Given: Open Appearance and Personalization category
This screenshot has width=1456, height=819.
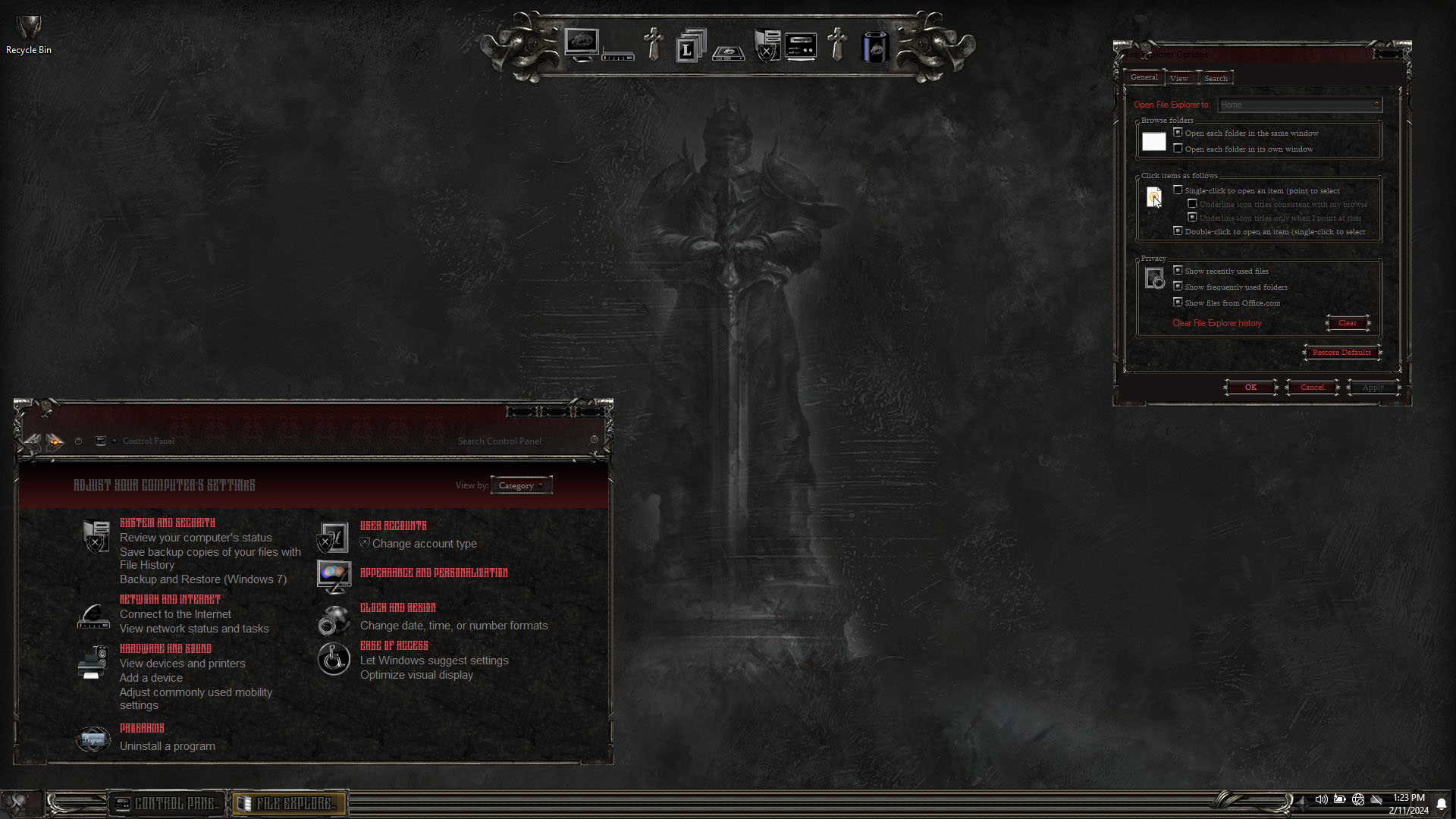Looking at the screenshot, I should click(x=434, y=573).
